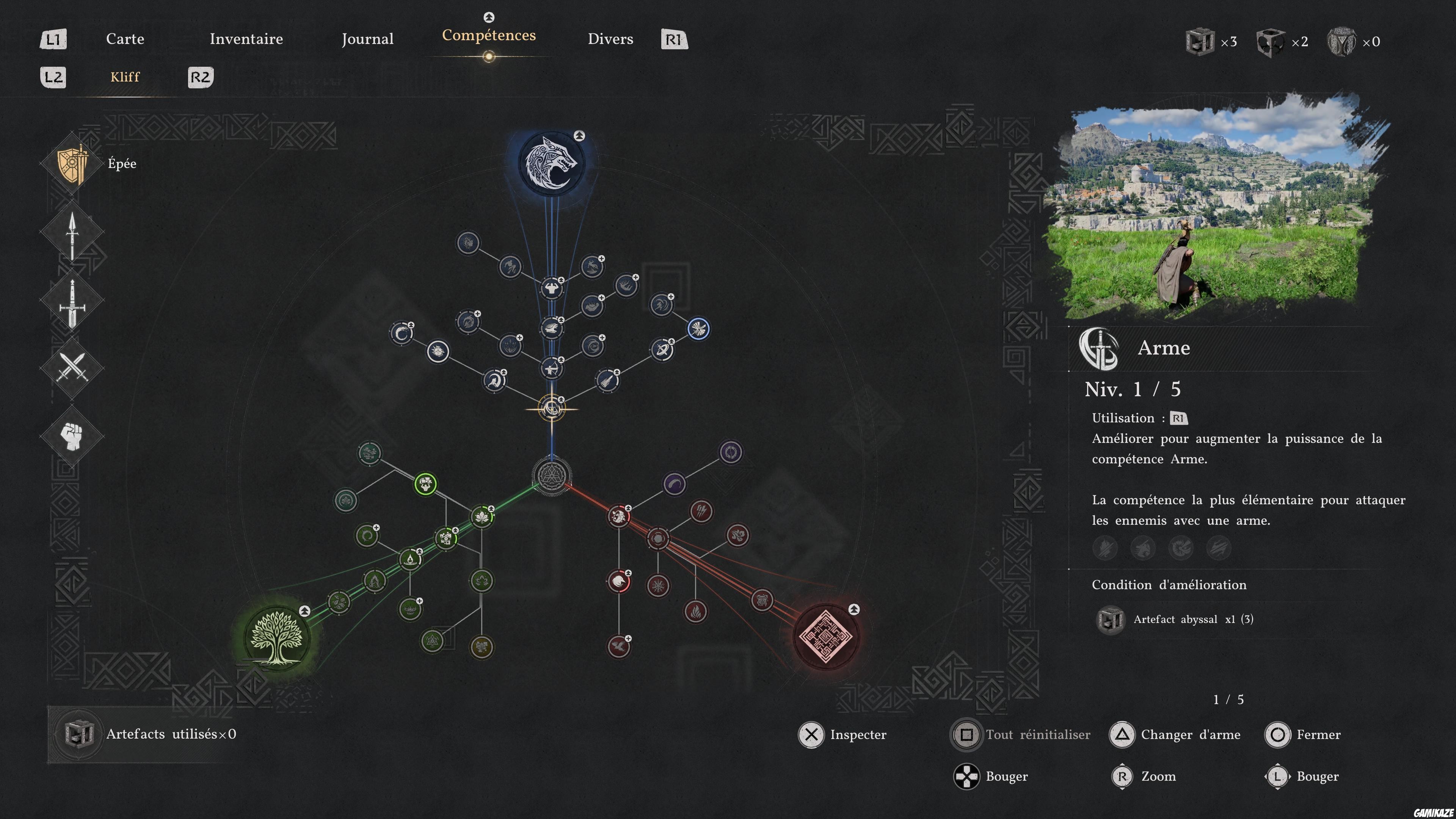Switch to the Inventaire tab
Viewport: 1456px width, 819px height.
coord(246,39)
